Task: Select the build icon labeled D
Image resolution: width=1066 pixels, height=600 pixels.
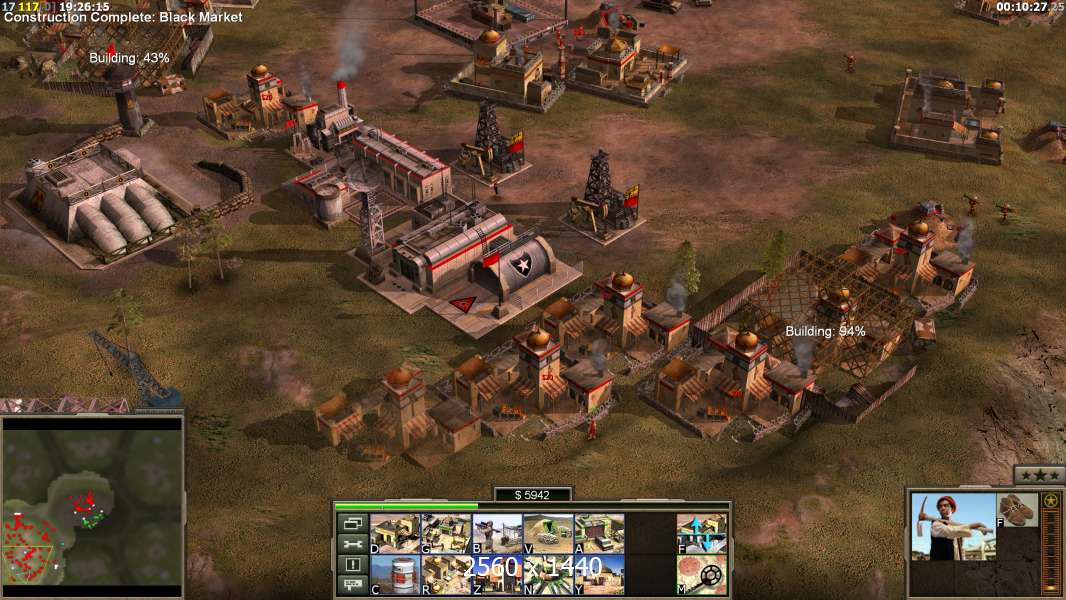Action: tap(395, 533)
